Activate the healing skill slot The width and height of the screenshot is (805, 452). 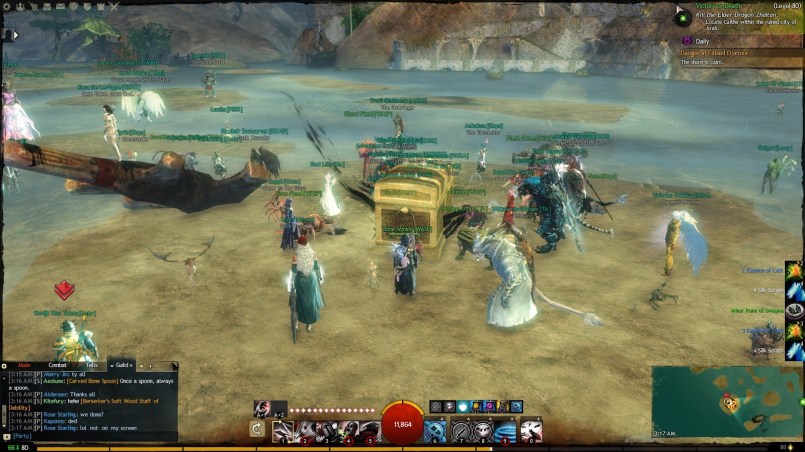pos(436,430)
